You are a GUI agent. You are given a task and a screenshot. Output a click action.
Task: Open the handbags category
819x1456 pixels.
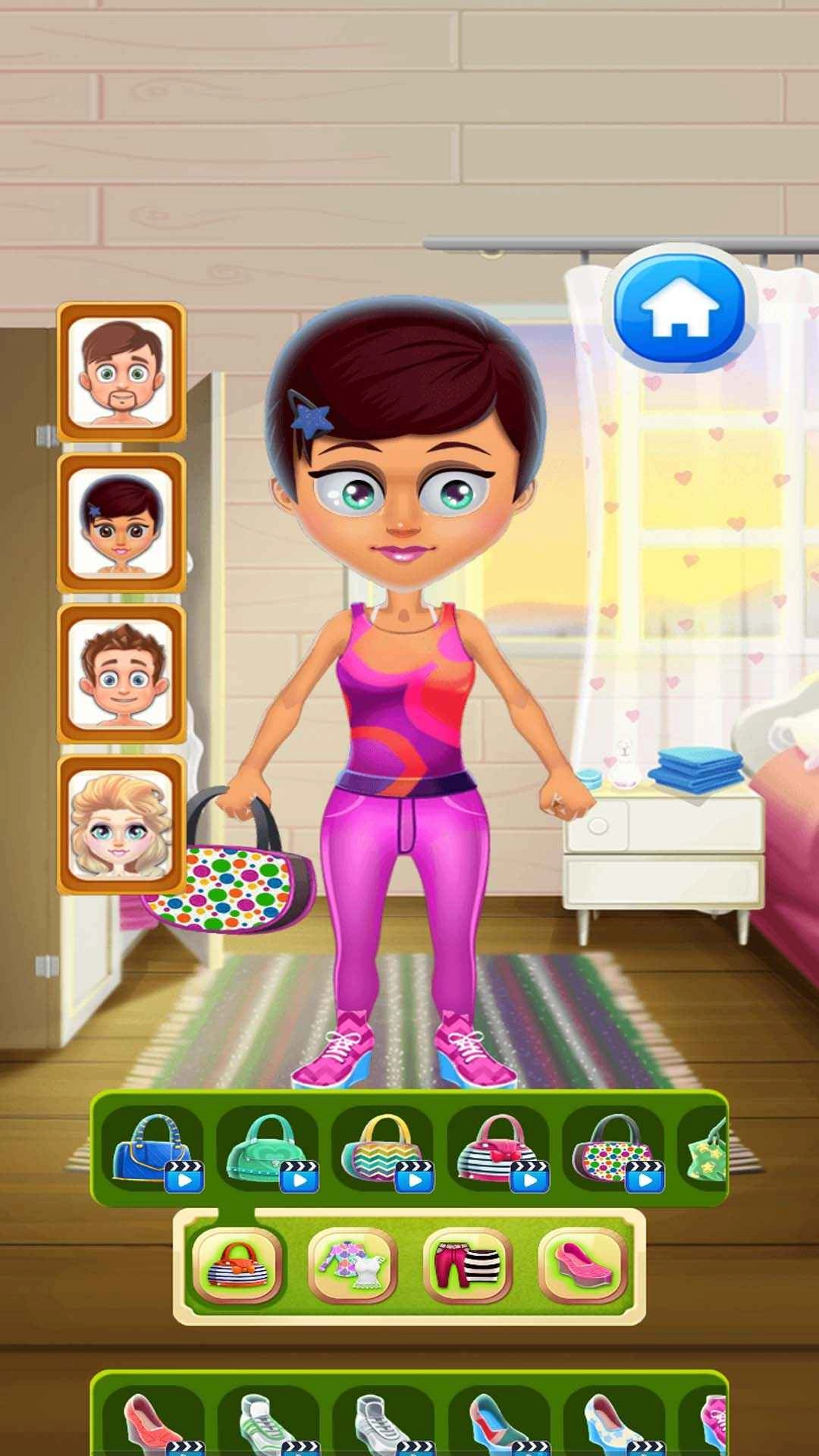point(238,1266)
